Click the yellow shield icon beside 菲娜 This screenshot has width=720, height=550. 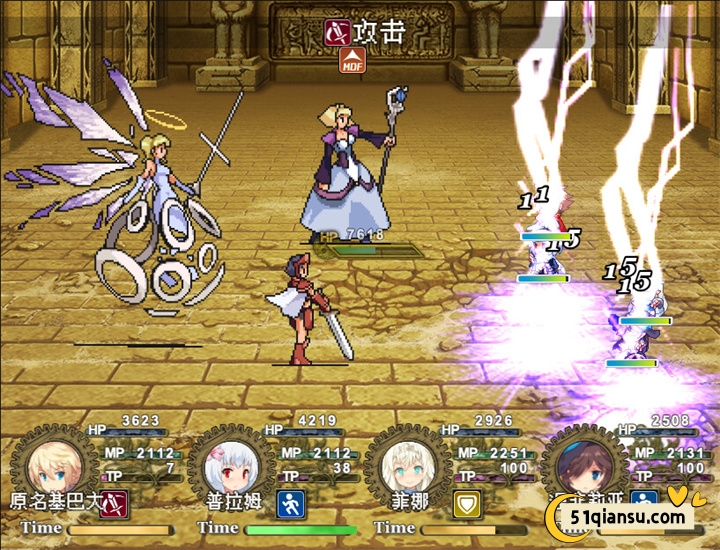pyautogui.click(x=467, y=503)
